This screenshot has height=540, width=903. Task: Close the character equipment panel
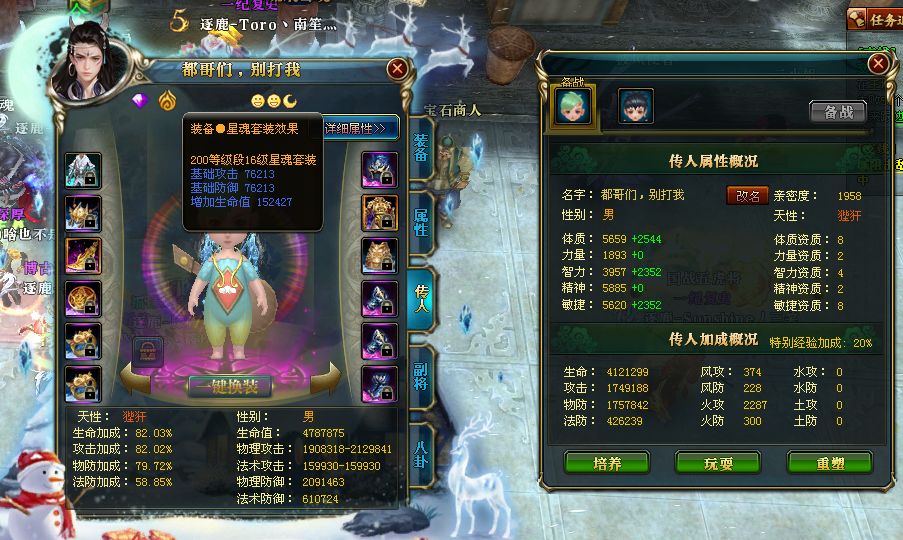coord(397,68)
